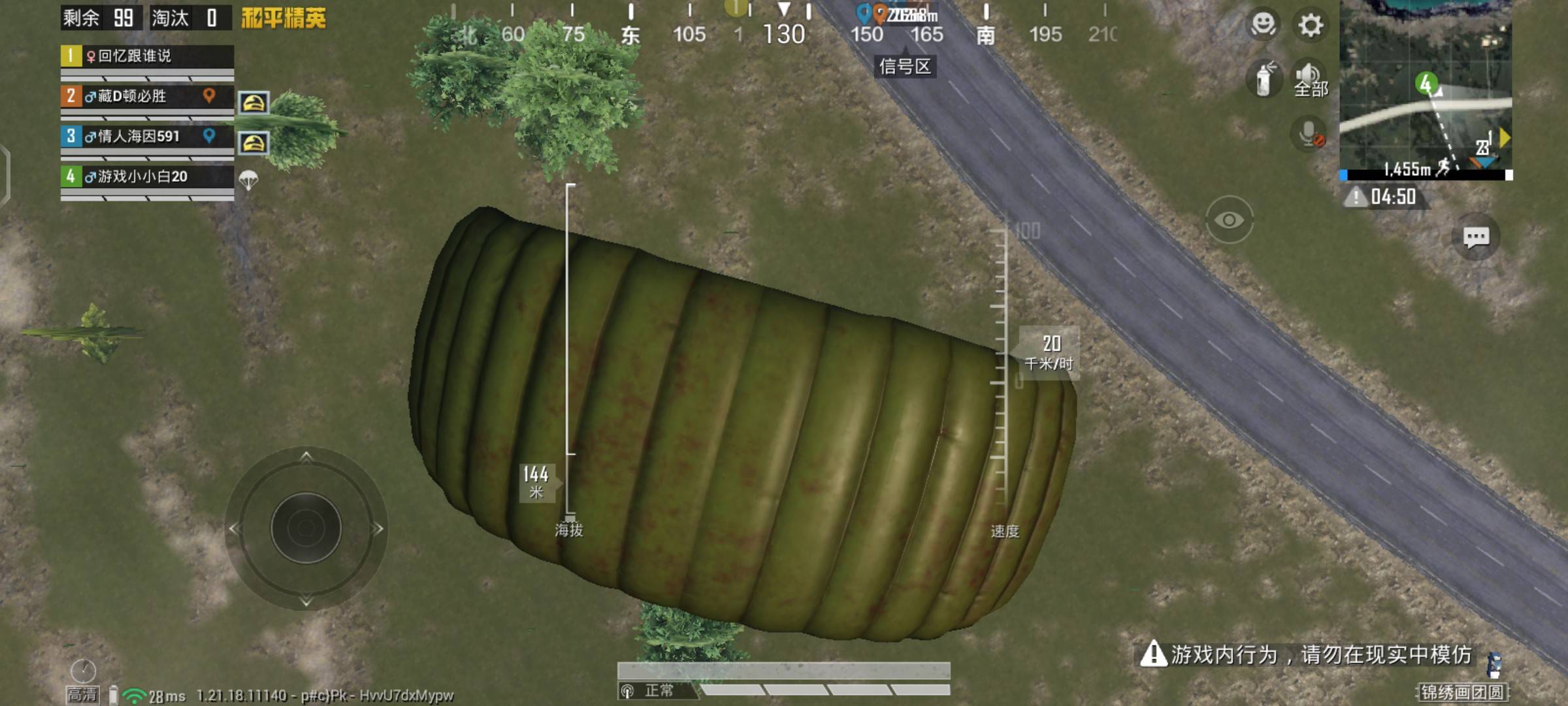The image size is (1568, 706).
Task: Select teammate 游戏小小白20 row
Action: (x=147, y=176)
